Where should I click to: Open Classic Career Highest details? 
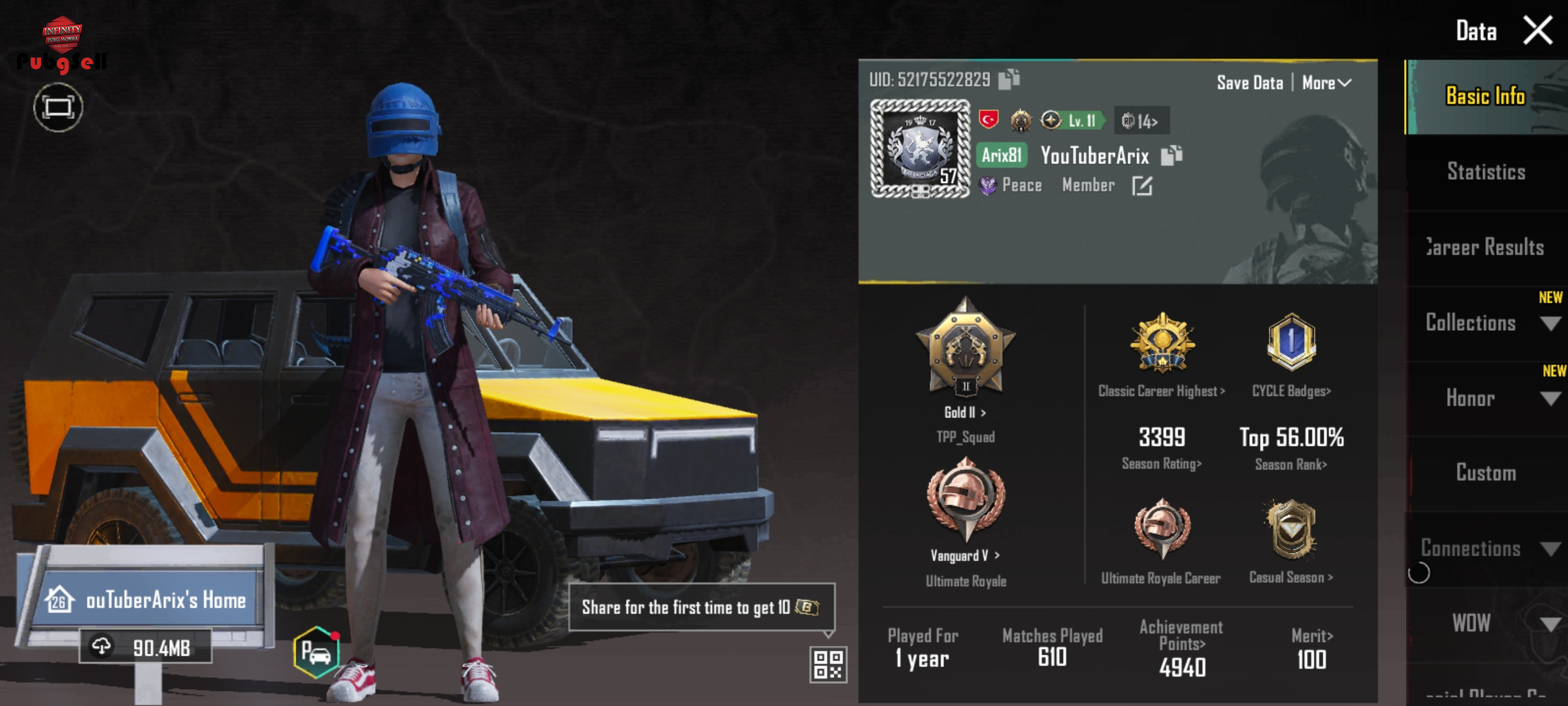[1162, 391]
